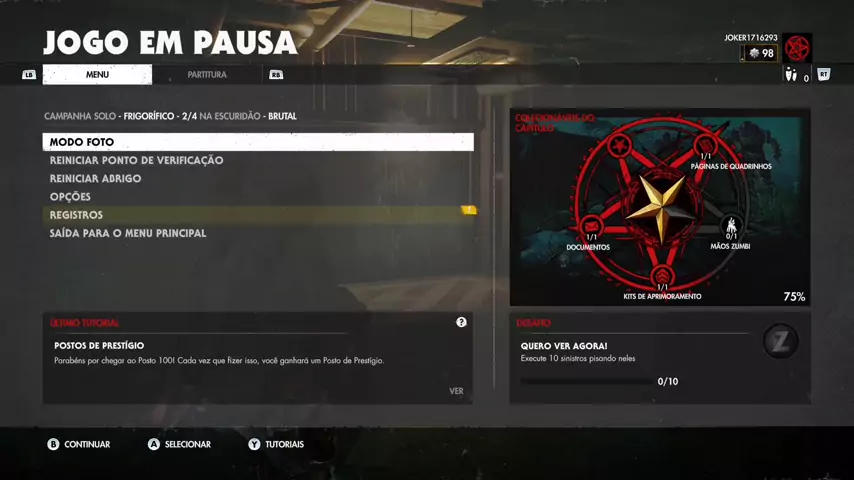
Task: Select Modo Foto menu entry
Action: coord(258,142)
